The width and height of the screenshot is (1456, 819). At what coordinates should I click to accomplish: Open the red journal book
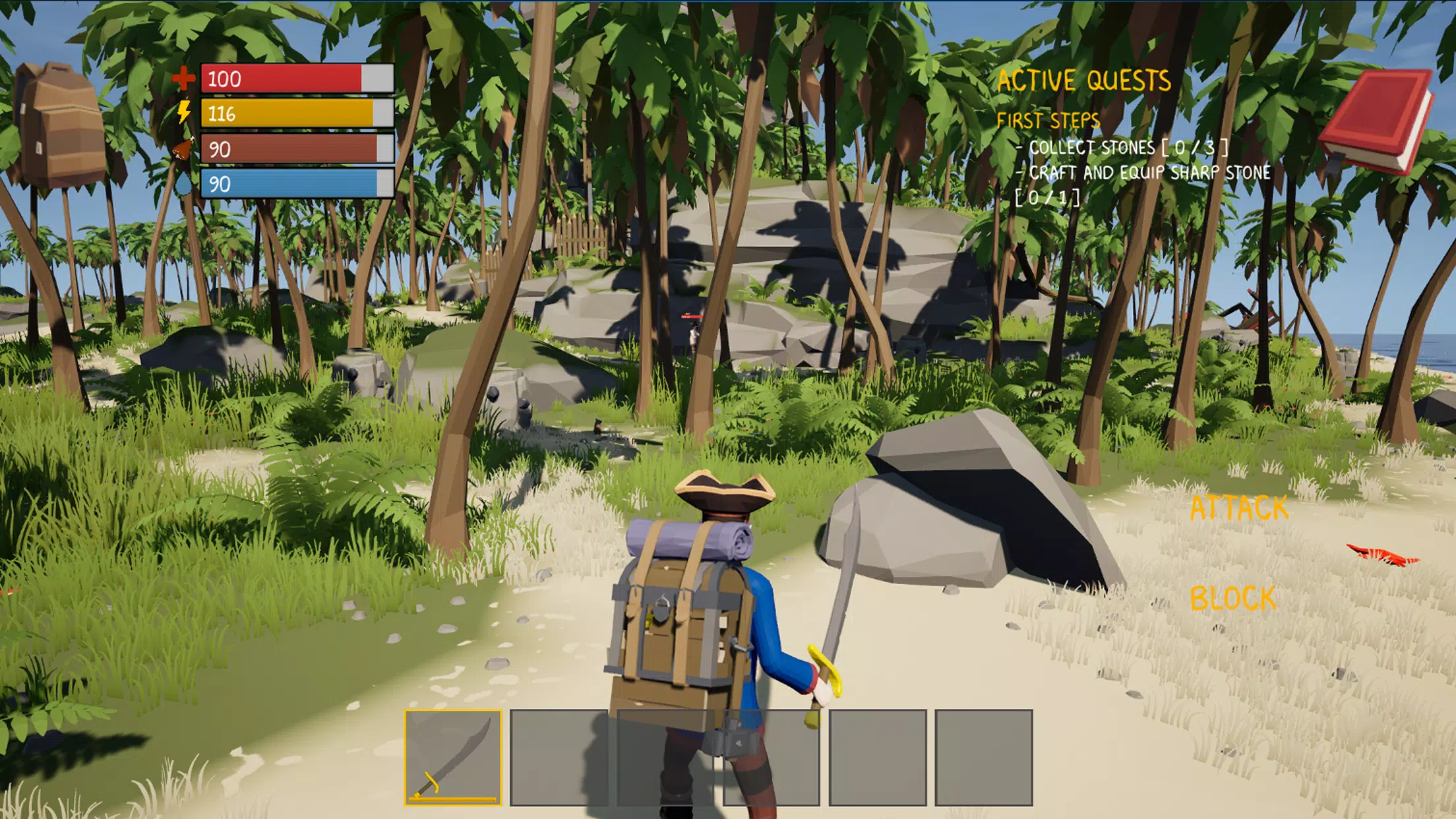[1378, 122]
